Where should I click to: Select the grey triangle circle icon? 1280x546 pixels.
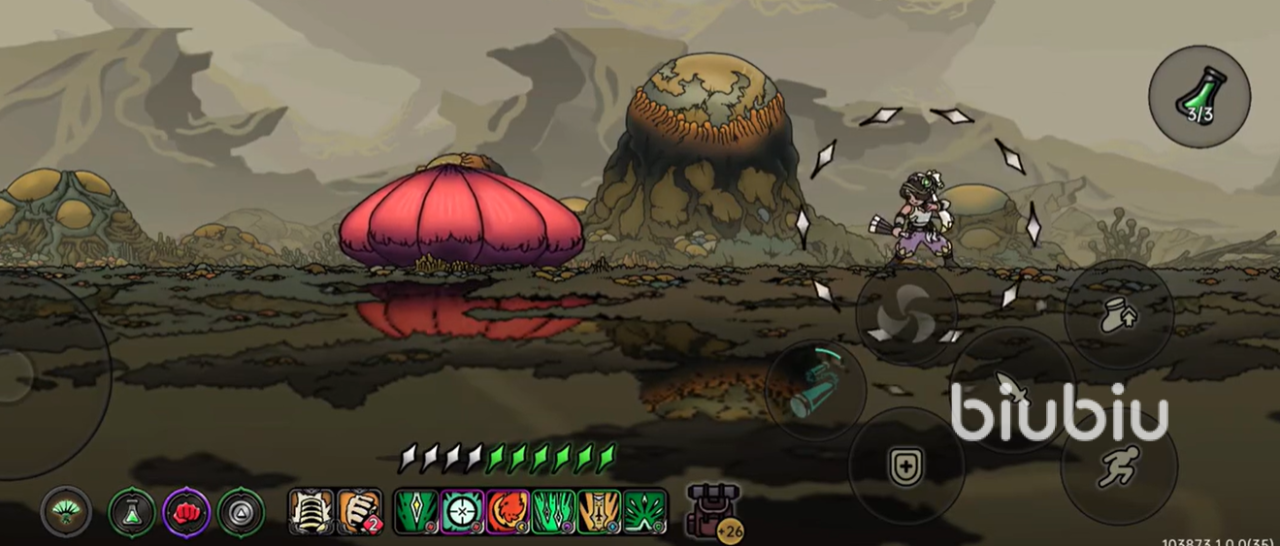click(241, 512)
